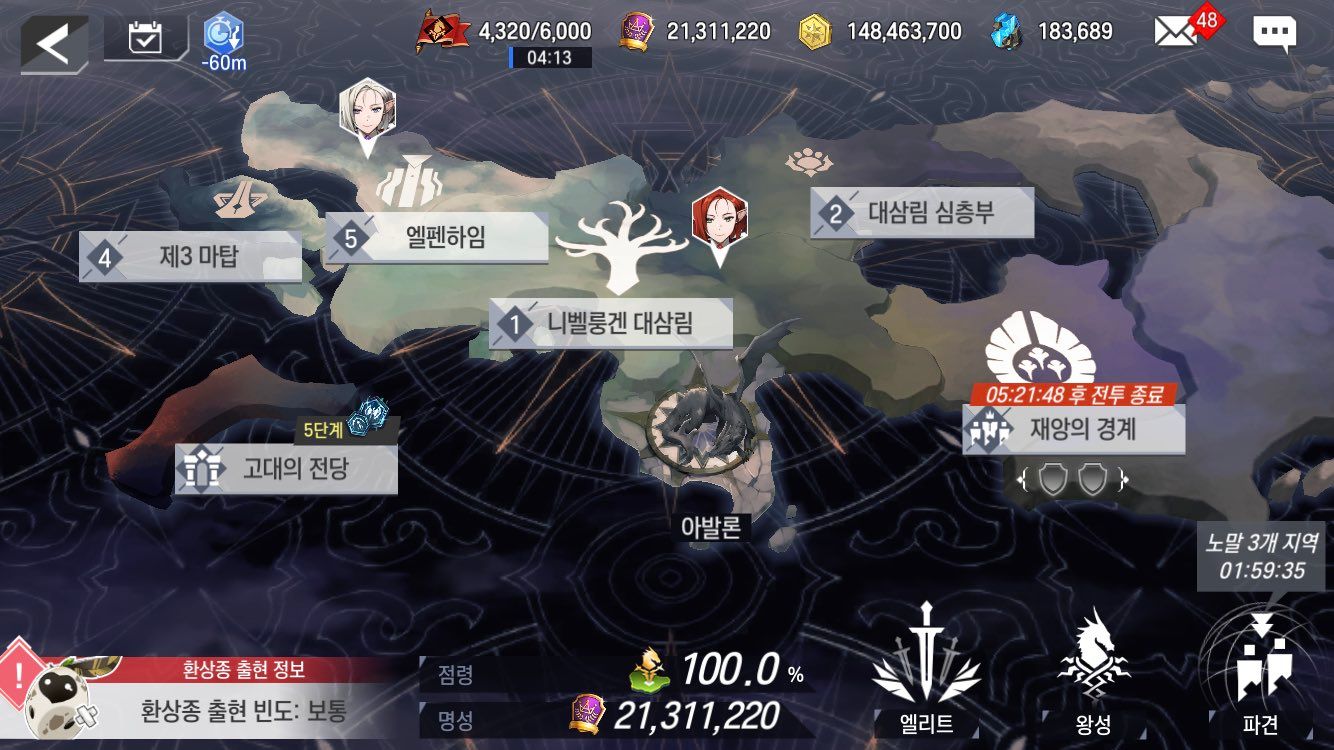The width and height of the screenshot is (1334, 750).
Task: Enter 재앙의 경계 battle
Action: pyautogui.click(x=1073, y=430)
